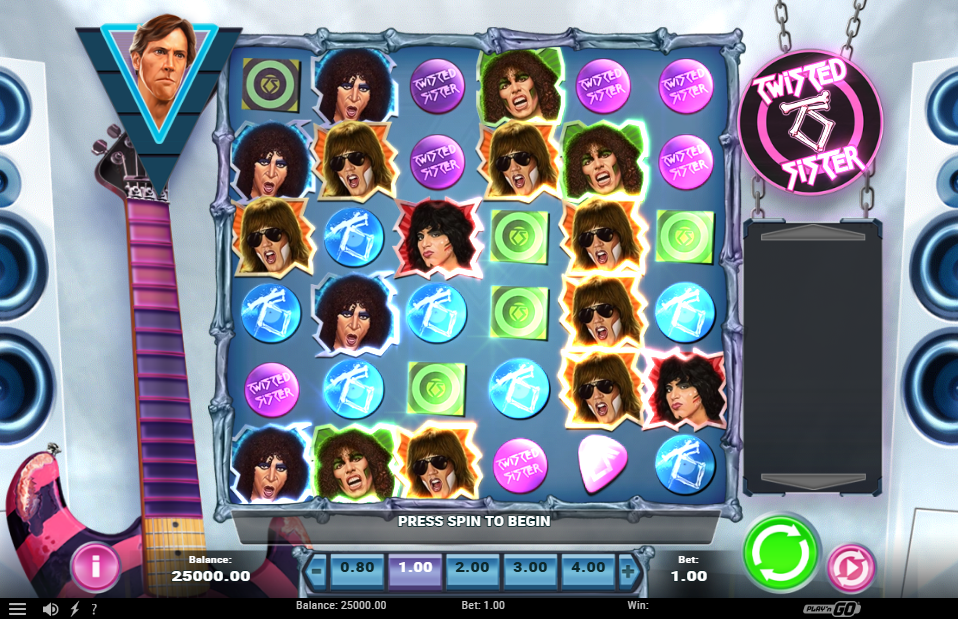
Task: Increase the bet with the plus button
Action: tap(628, 570)
